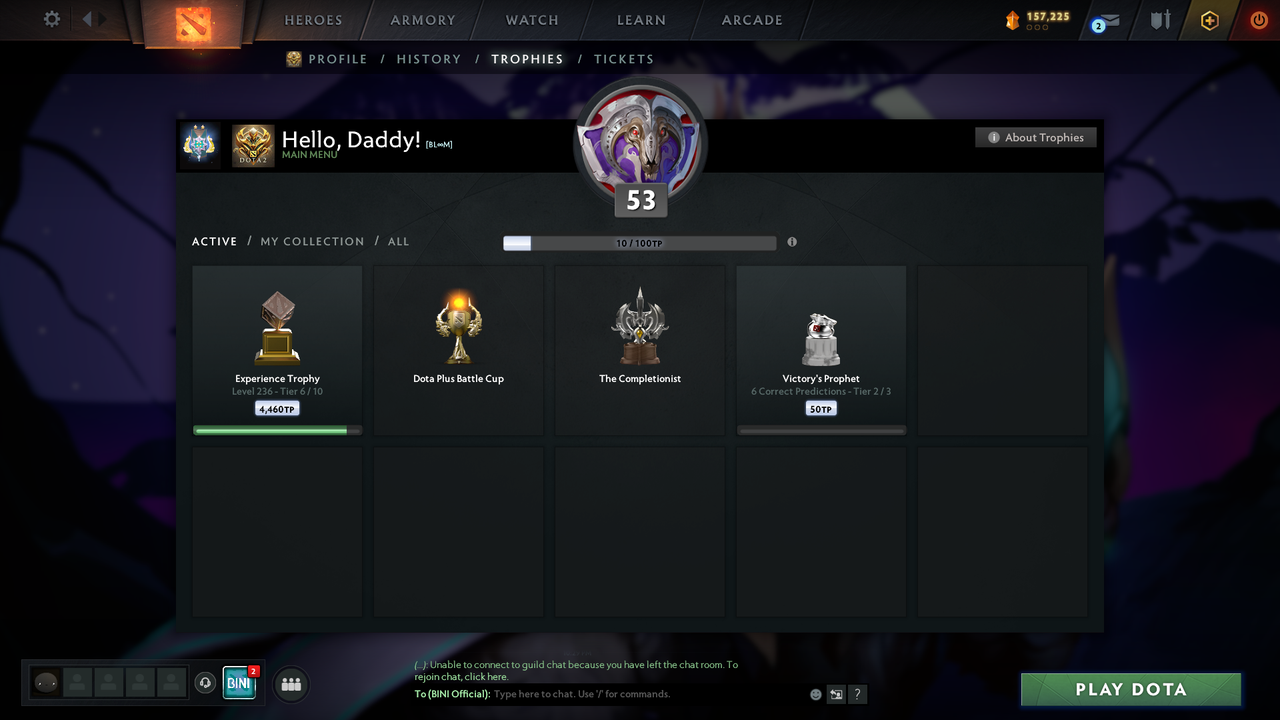Image resolution: width=1280 pixels, height=720 pixels.
Task: Select the ALL trophies filter
Action: (x=398, y=241)
